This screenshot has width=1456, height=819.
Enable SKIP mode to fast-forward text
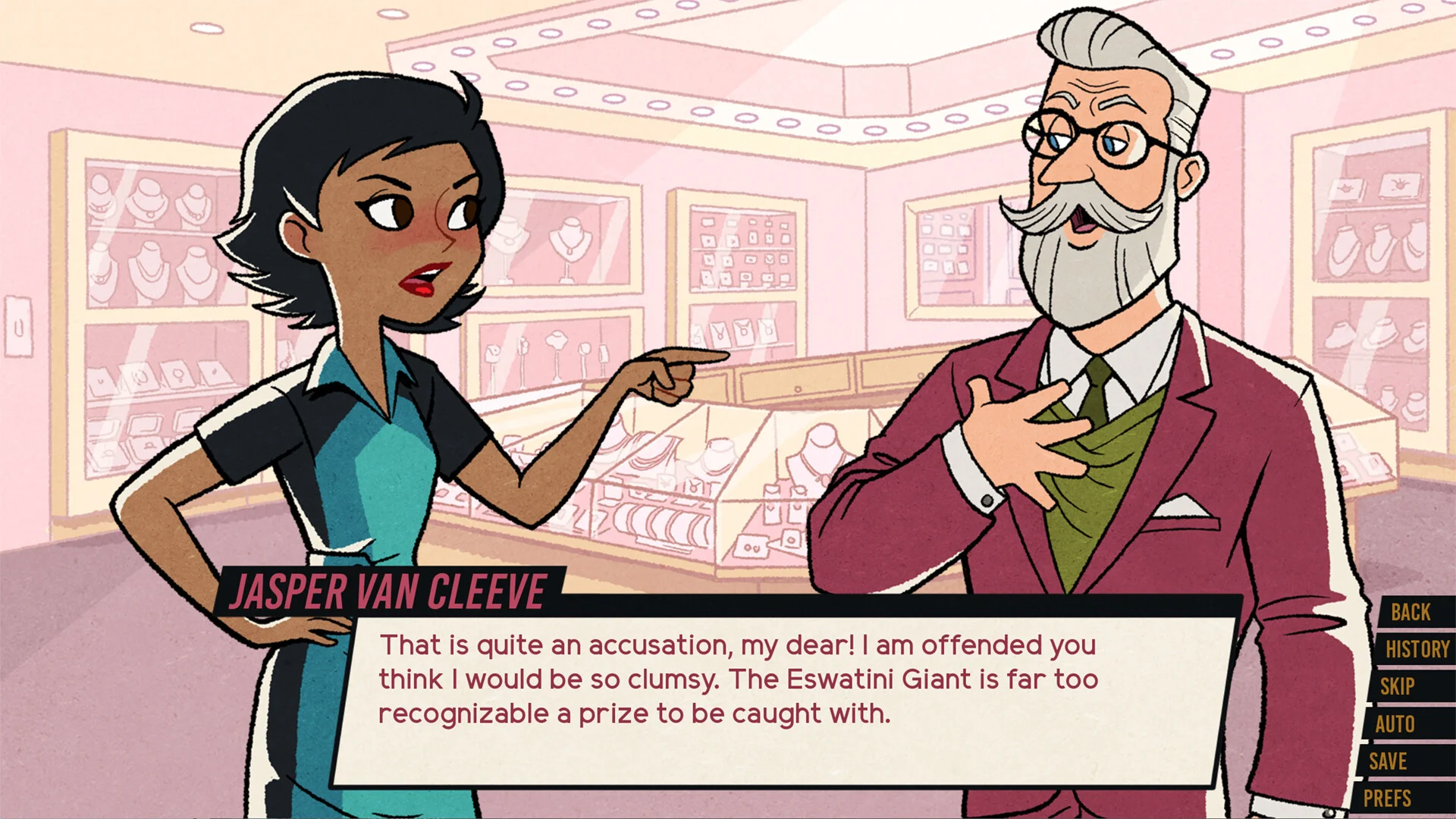click(1398, 687)
